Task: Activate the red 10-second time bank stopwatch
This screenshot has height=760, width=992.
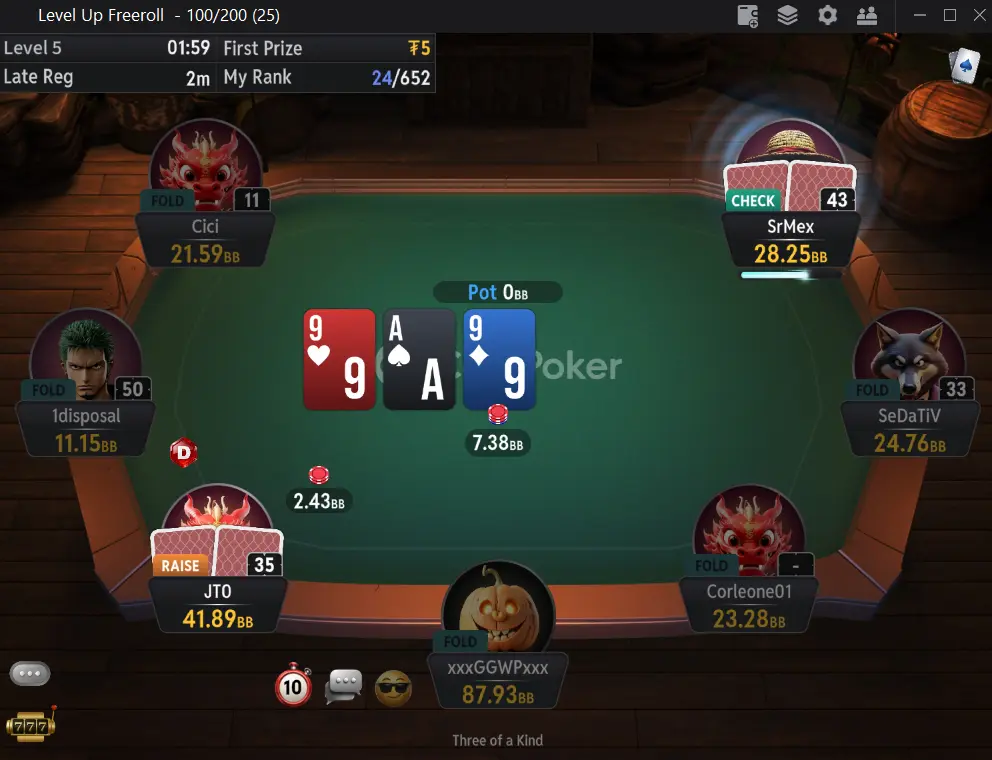Action: [293, 686]
